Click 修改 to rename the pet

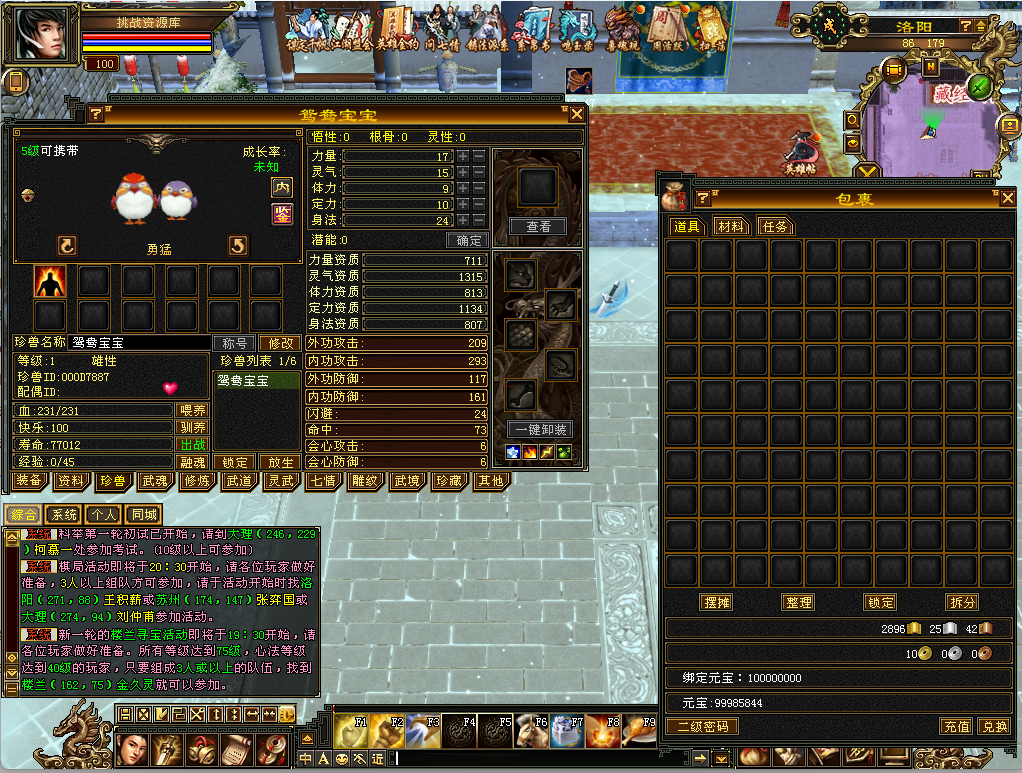(x=277, y=342)
